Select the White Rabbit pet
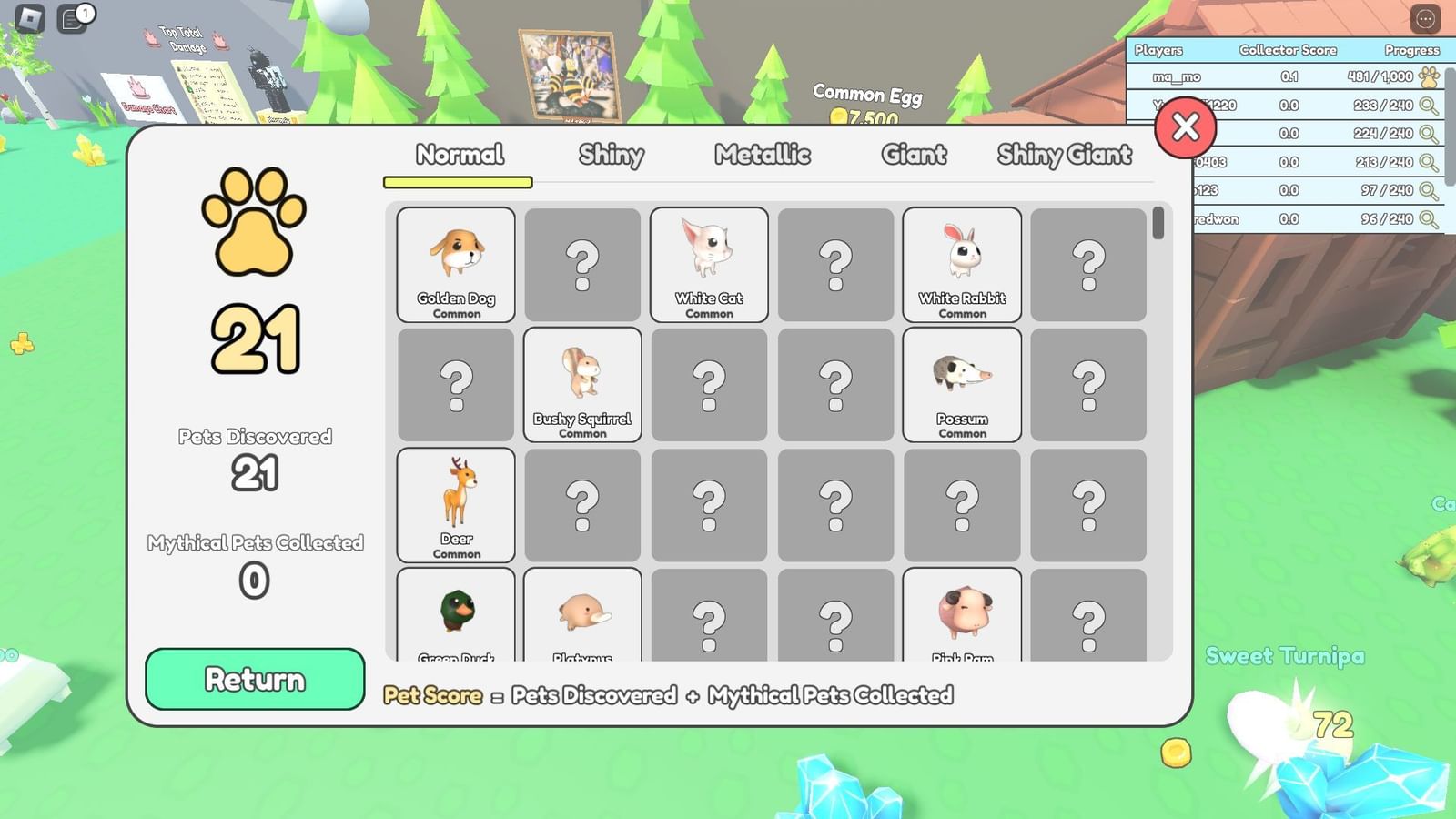Viewport: 1456px width, 819px height. tap(962, 265)
